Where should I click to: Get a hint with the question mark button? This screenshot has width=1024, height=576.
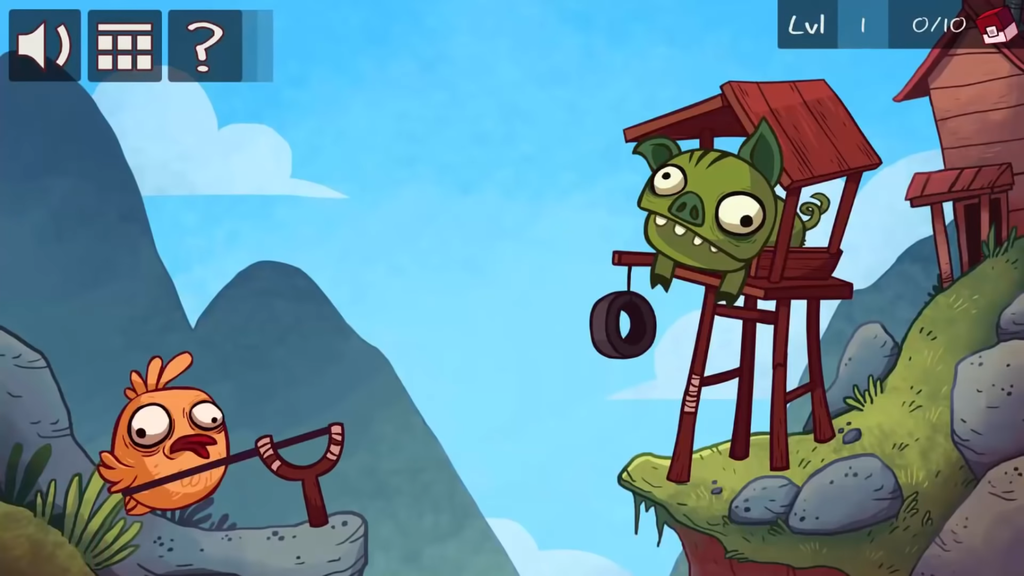click(x=204, y=46)
